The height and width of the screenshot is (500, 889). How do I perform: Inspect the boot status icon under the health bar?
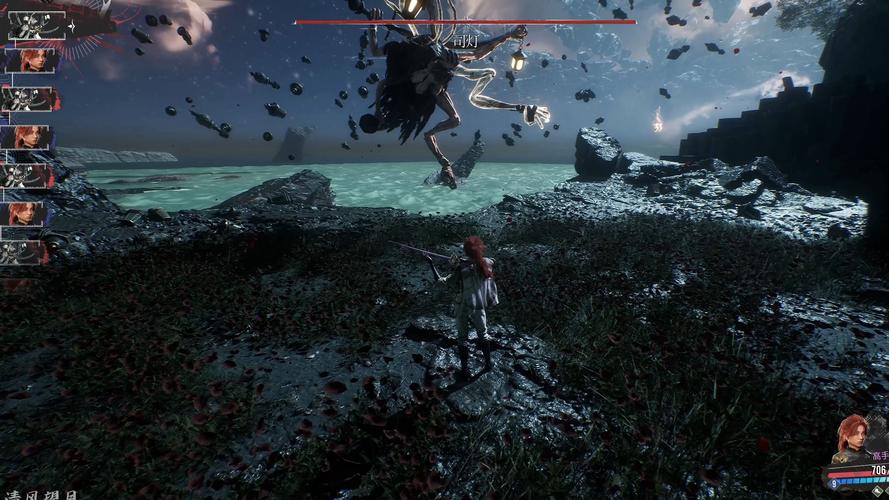(876, 490)
